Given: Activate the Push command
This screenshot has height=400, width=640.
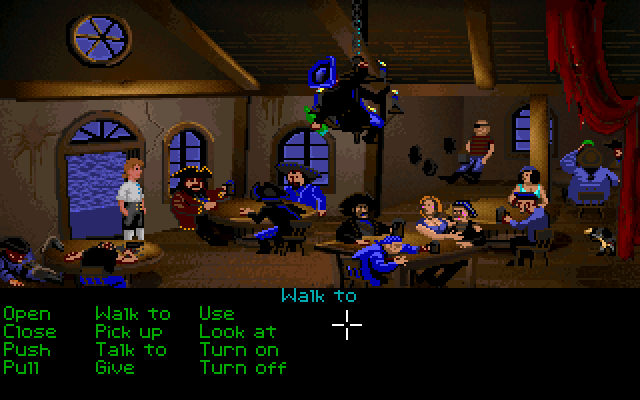Looking at the screenshot, I should pos(26,350).
